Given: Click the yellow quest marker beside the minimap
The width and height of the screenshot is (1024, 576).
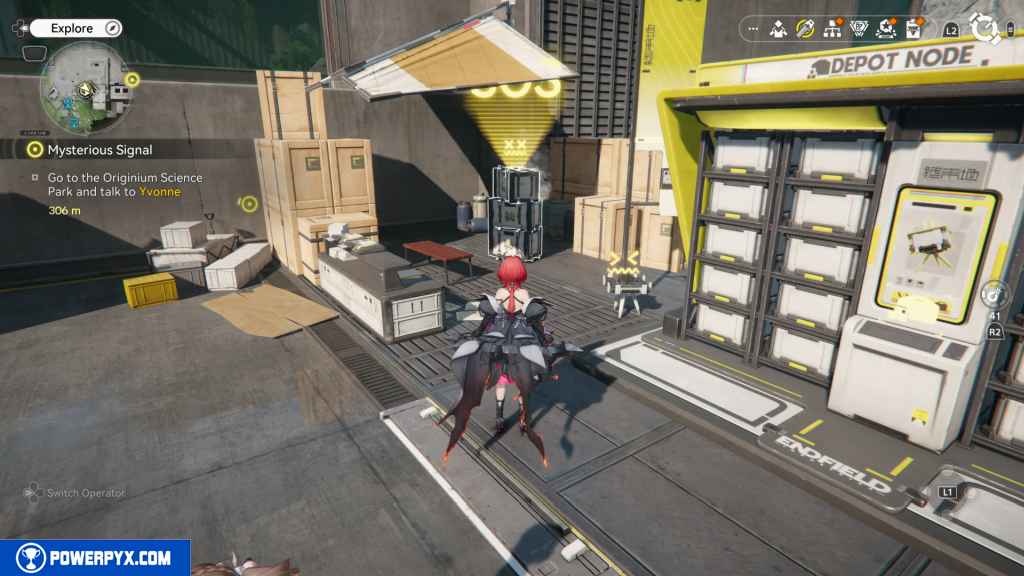Looking at the screenshot, I should (x=132, y=78).
